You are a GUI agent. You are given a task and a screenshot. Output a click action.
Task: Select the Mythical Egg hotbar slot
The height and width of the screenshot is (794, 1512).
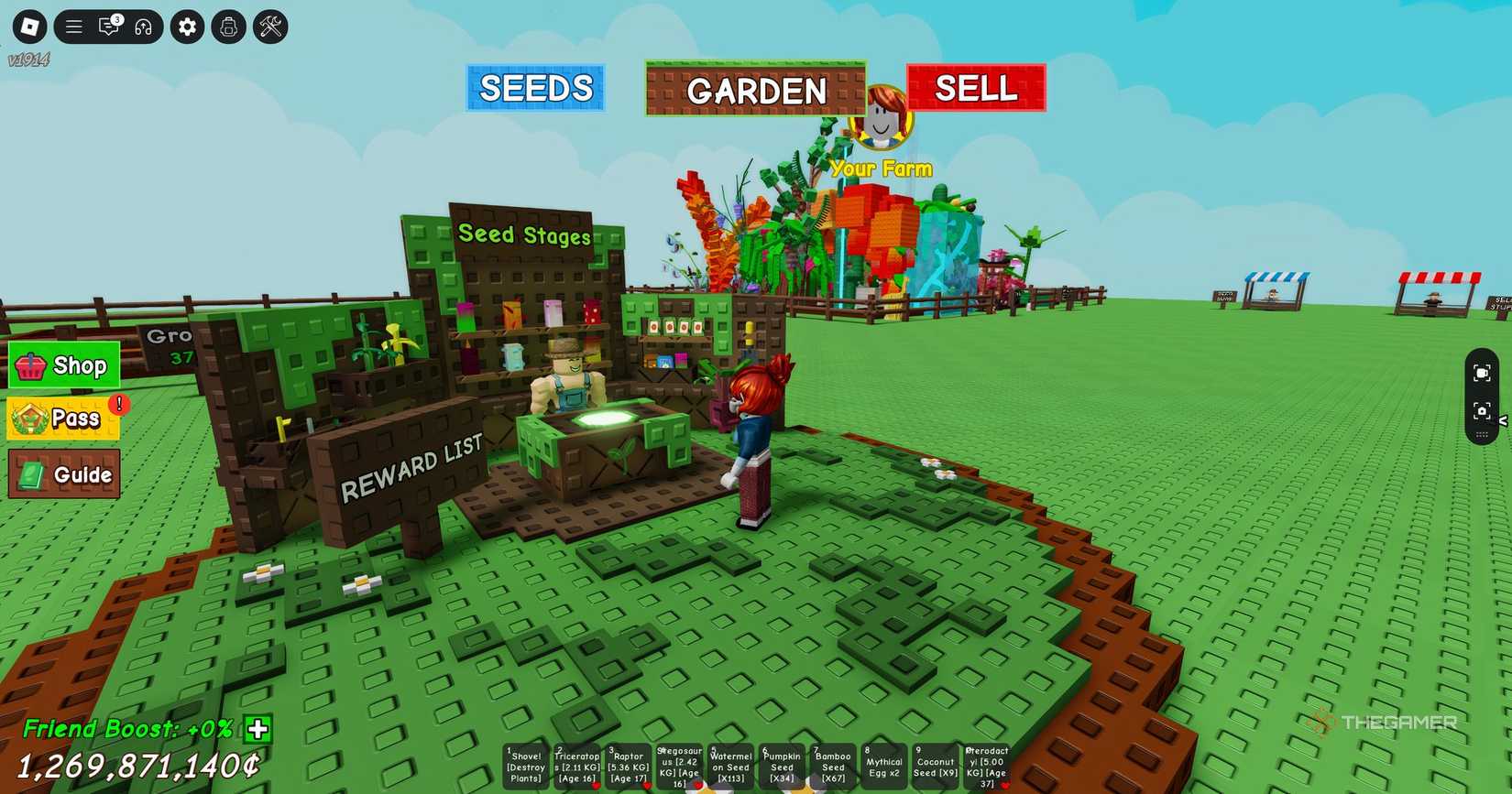[x=882, y=765]
